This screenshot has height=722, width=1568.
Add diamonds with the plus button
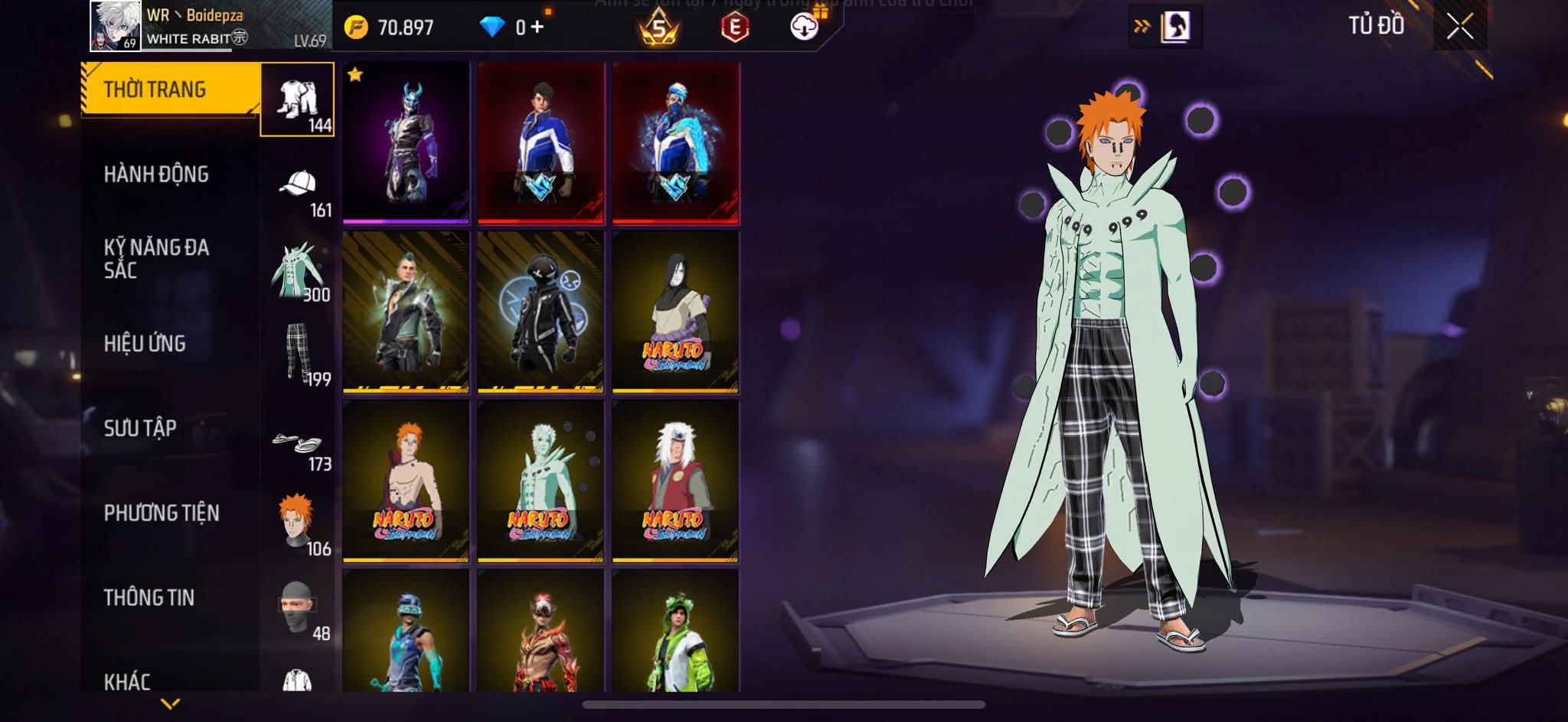(x=537, y=28)
